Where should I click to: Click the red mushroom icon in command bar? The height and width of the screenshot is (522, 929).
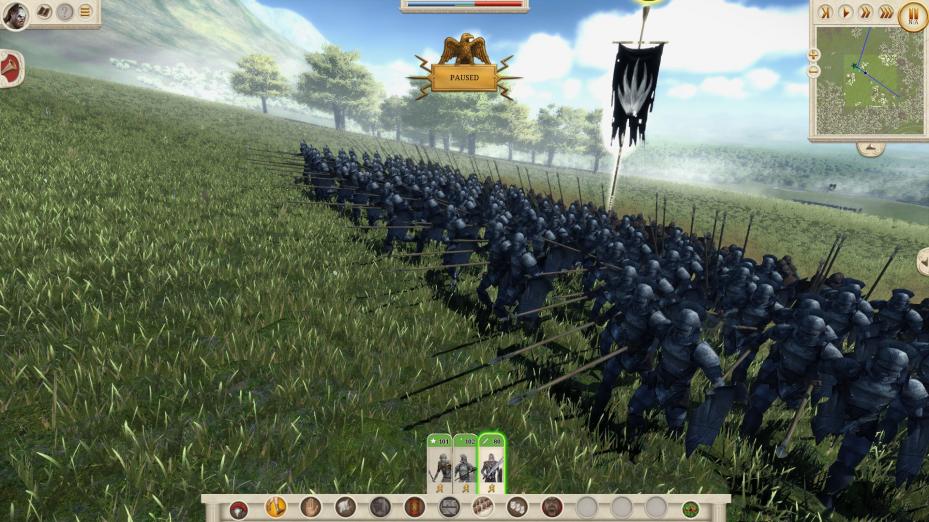point(238,509)
